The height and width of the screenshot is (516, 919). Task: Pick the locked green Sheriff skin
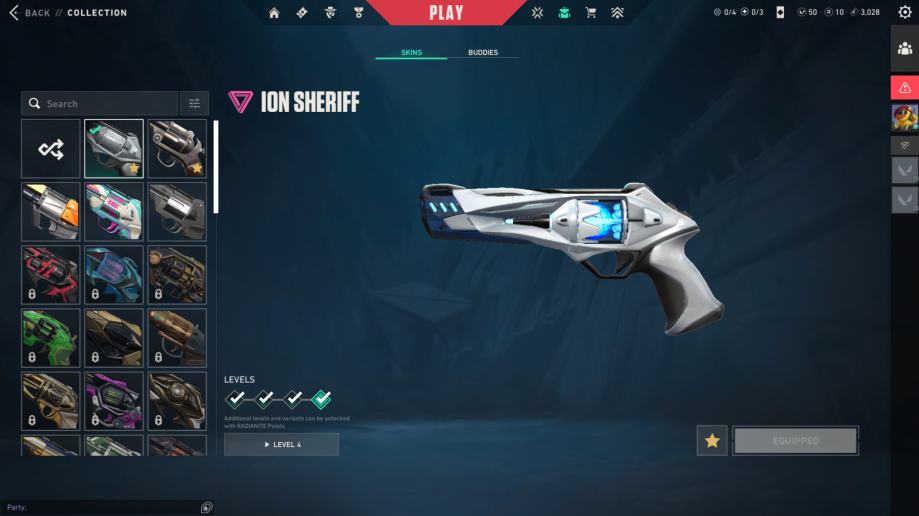51,338
